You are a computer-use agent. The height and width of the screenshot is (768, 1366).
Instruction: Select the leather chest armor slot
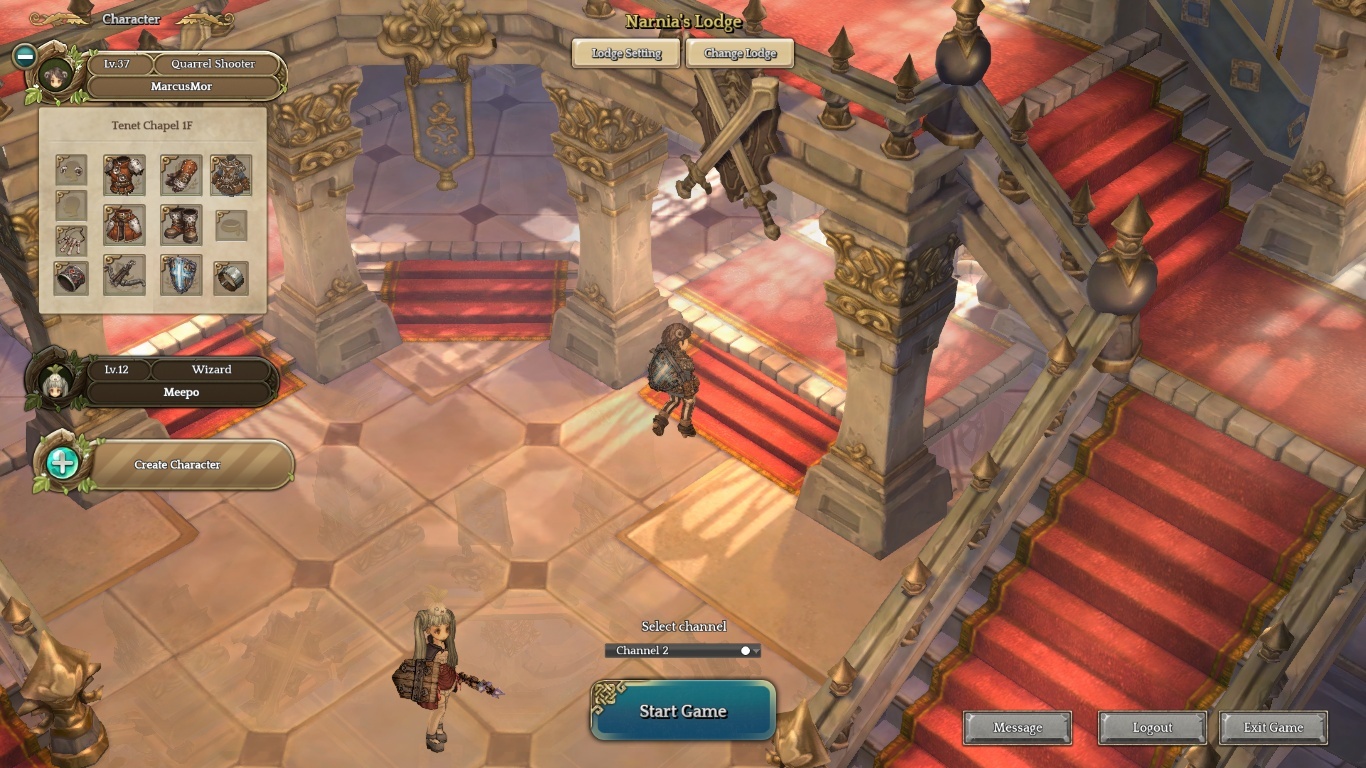coord(124,175)
